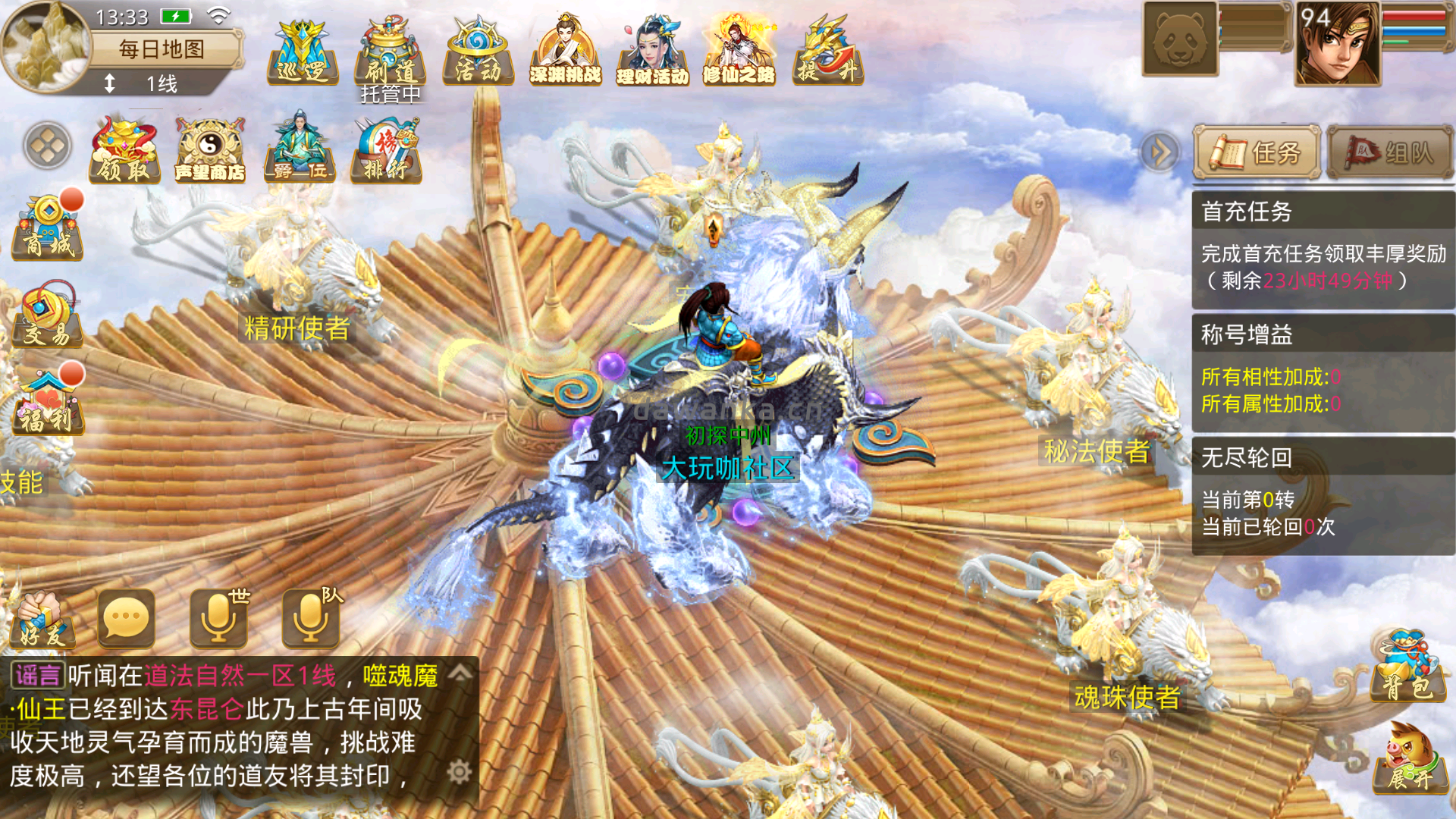This screenshot has height=819, width=1456.
Task: Claim rewards with the 领取 icon
Action: [124, 150]
